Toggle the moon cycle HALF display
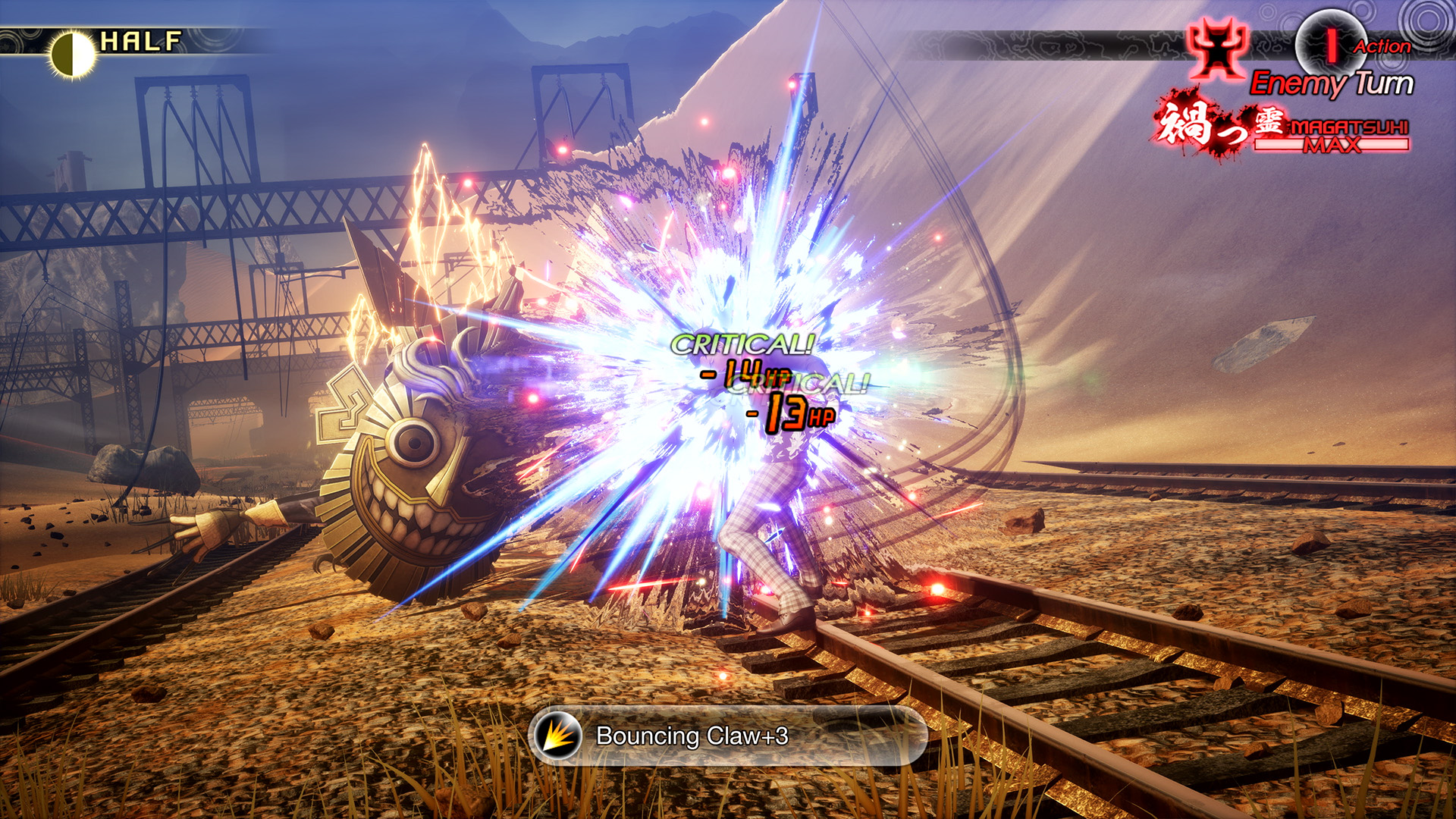 (140, 39)
